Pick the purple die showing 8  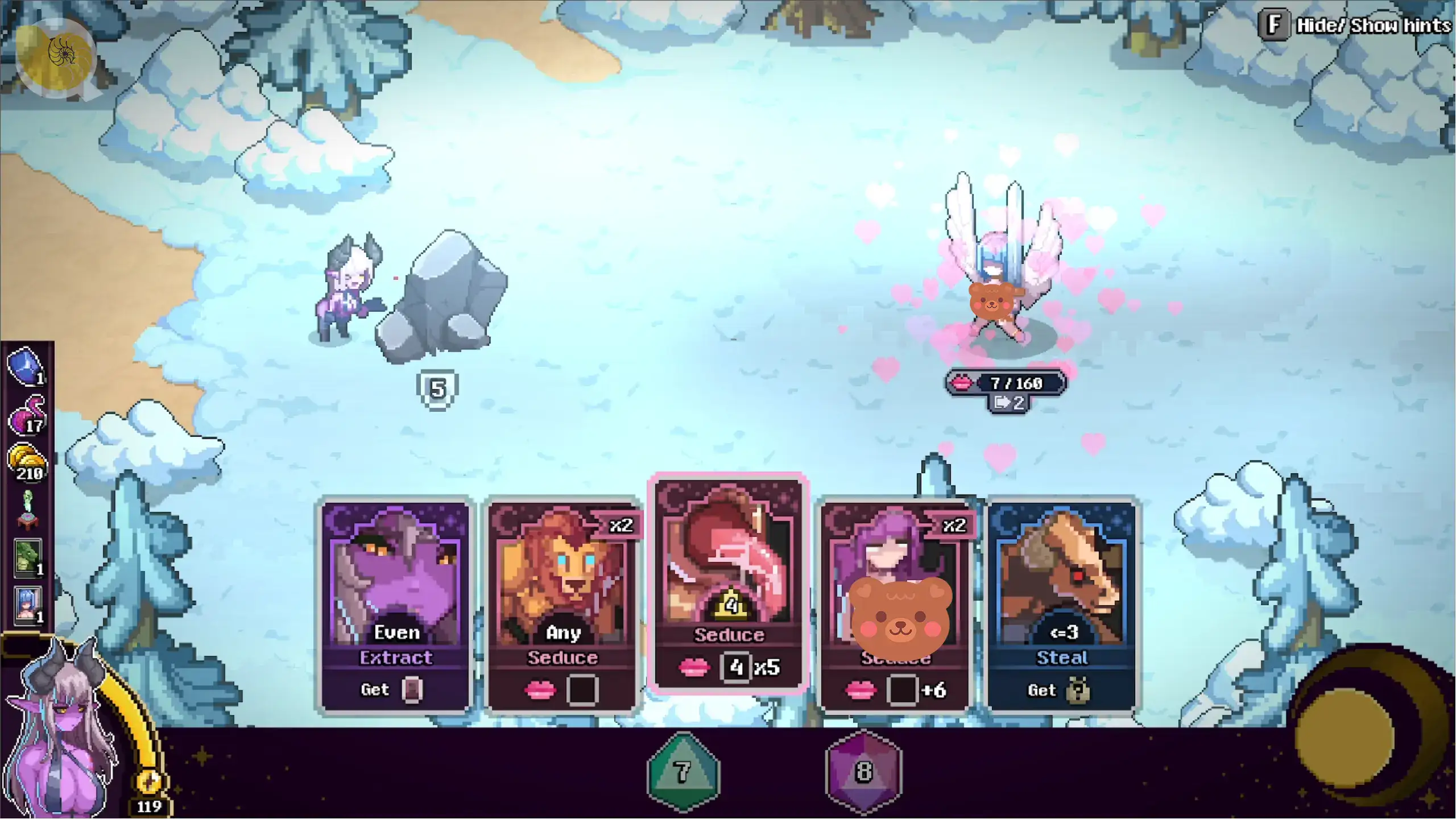tap(863, 771)
